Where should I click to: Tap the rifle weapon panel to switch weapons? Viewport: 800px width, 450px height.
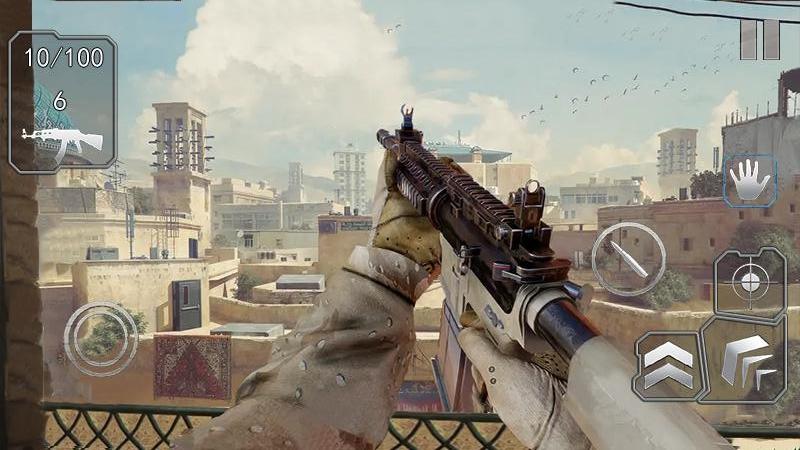(62, 102)
